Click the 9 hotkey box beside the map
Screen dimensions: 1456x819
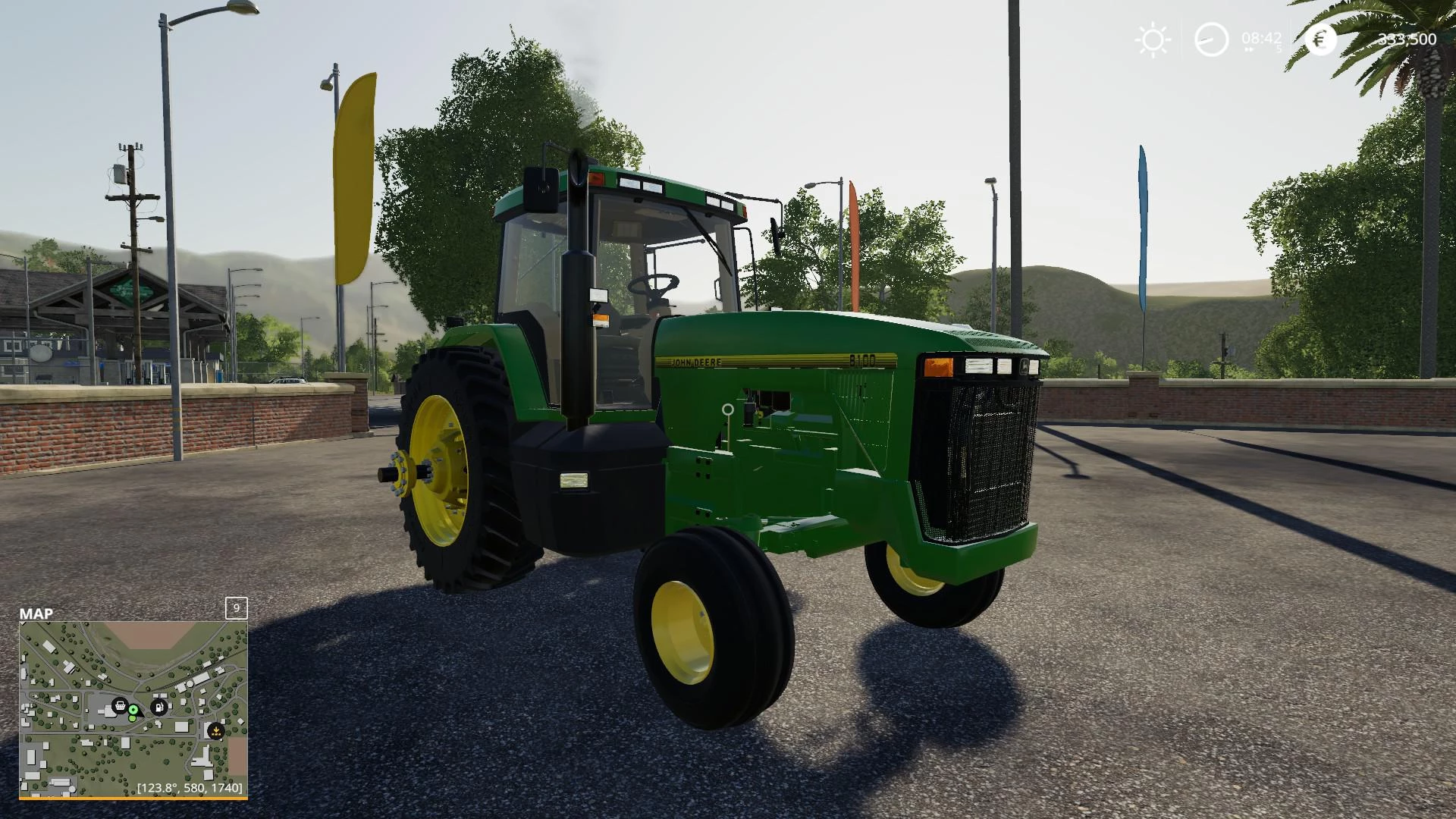236,609
